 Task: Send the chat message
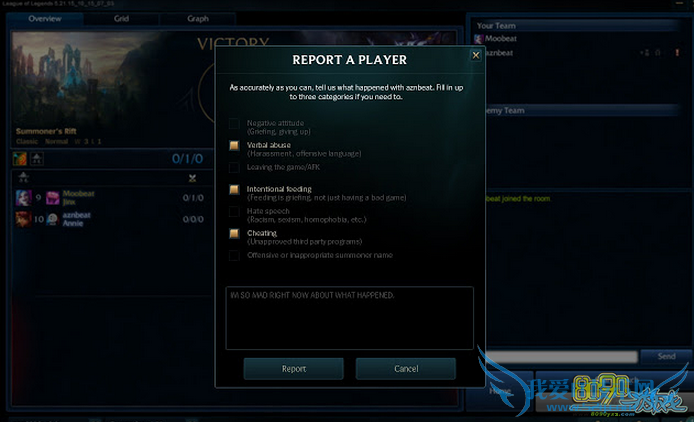click(665, 356)
